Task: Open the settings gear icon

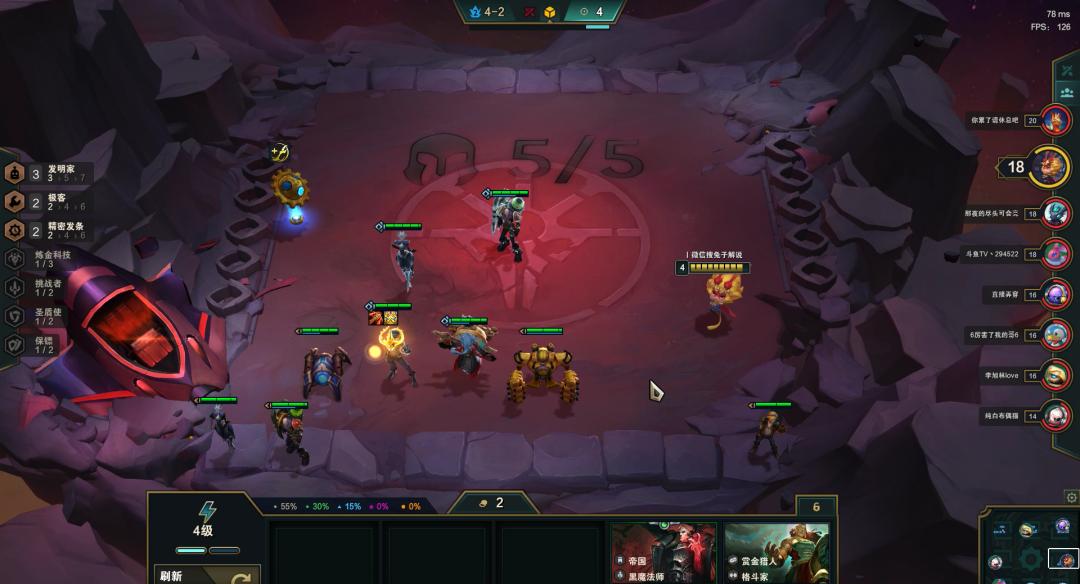Action: tap(1070, 497)
